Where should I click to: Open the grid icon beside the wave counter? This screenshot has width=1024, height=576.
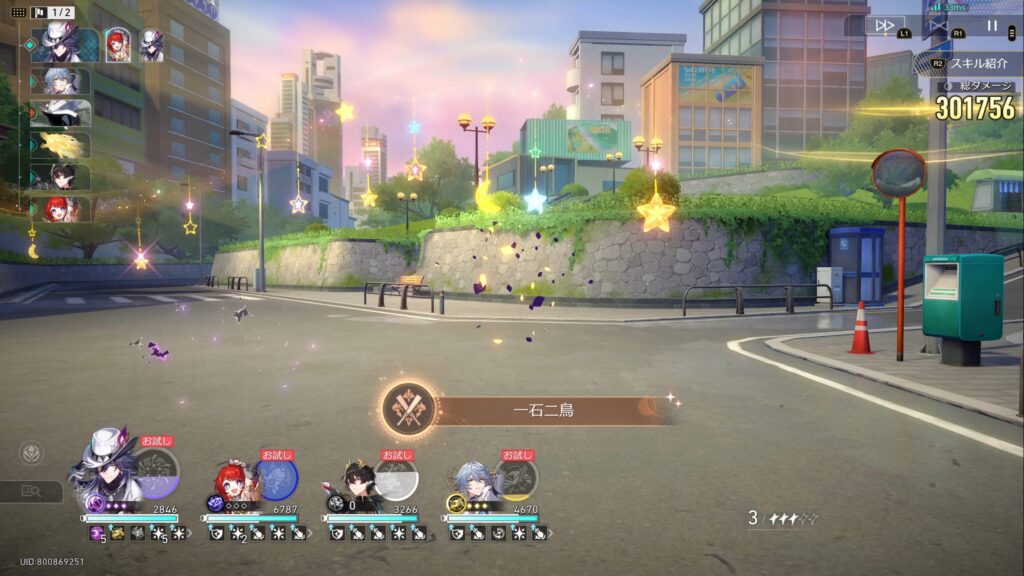click(19, 12)
